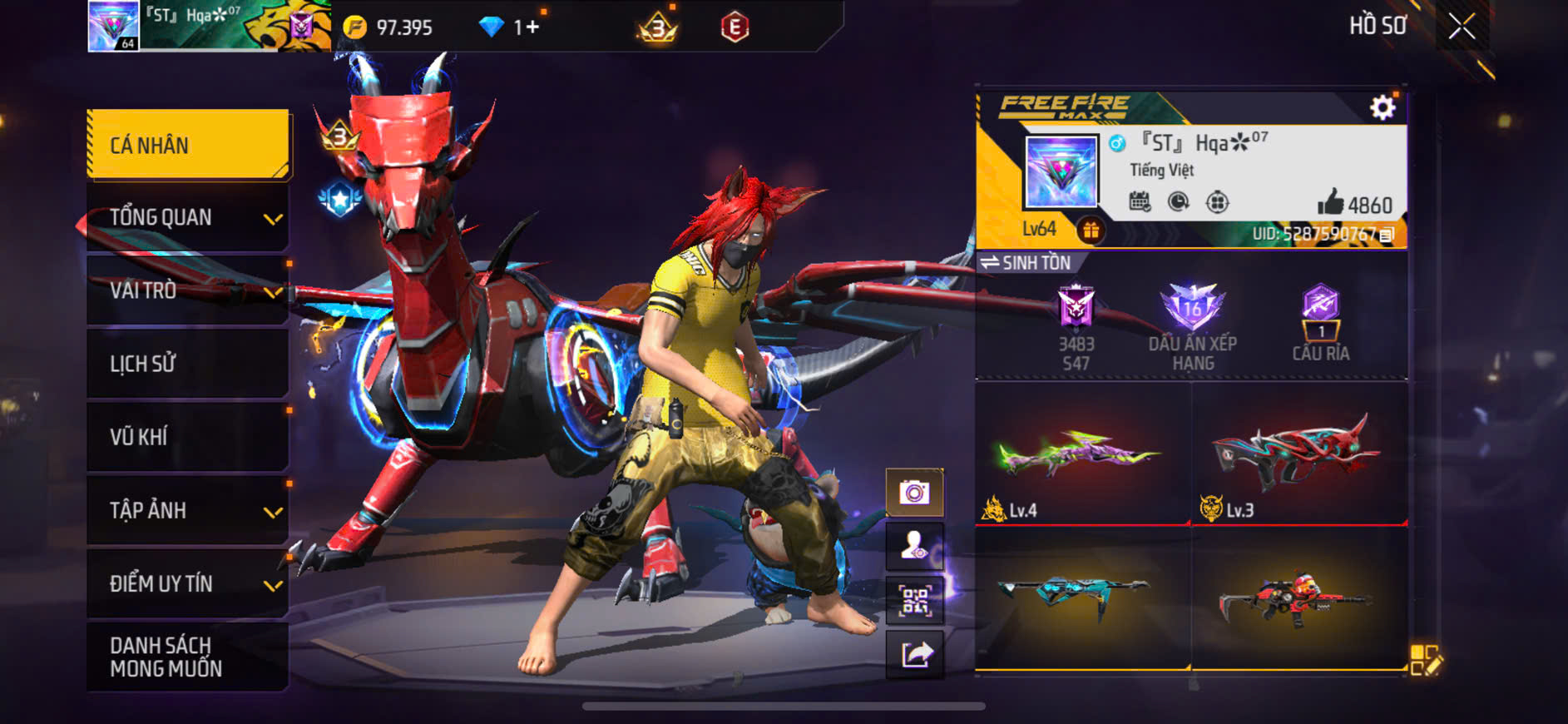
Task: Toggle the SINH TỒN mode switcher
Action: coord(1026,263)
